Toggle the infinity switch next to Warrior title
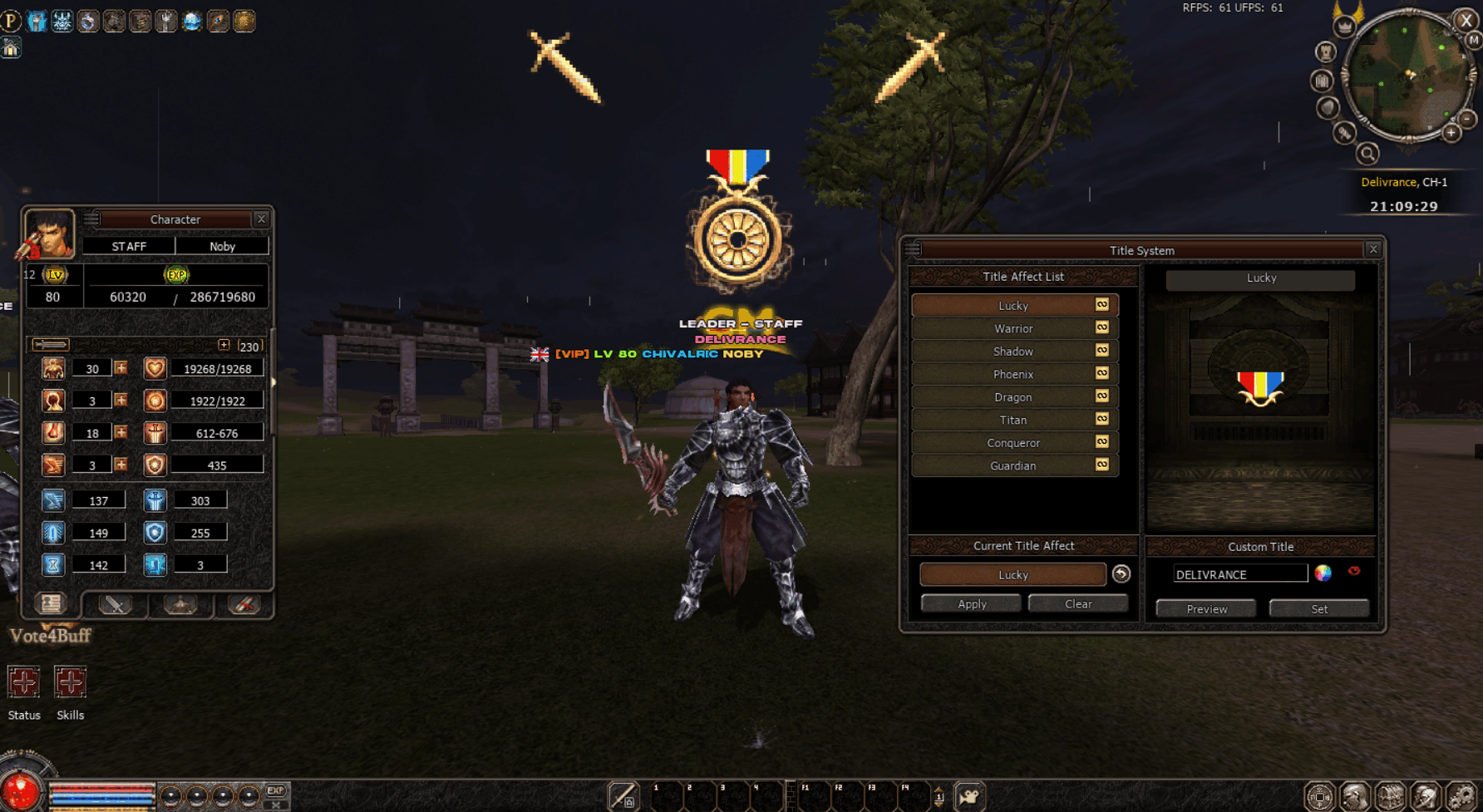 [x=1101, y=327]
